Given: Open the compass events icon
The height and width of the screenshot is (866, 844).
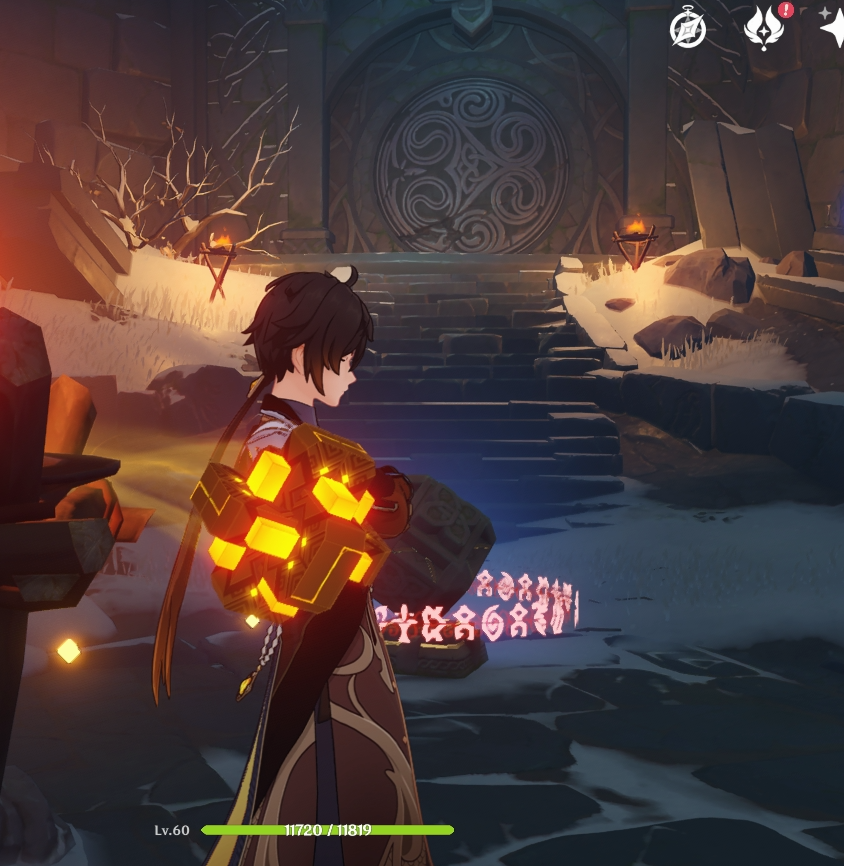Looking at the screenshot, I should pyautogui.click(x=688, y=30).
